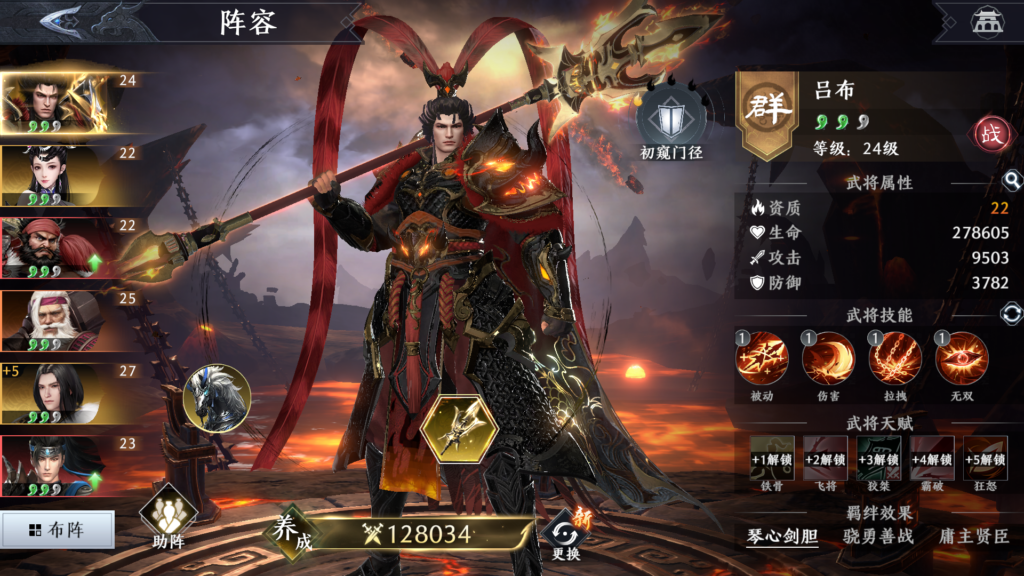Viewport: 1024px width, 576px height.
Task: Select the white horse mount icon
Action: tap(217, 398)
